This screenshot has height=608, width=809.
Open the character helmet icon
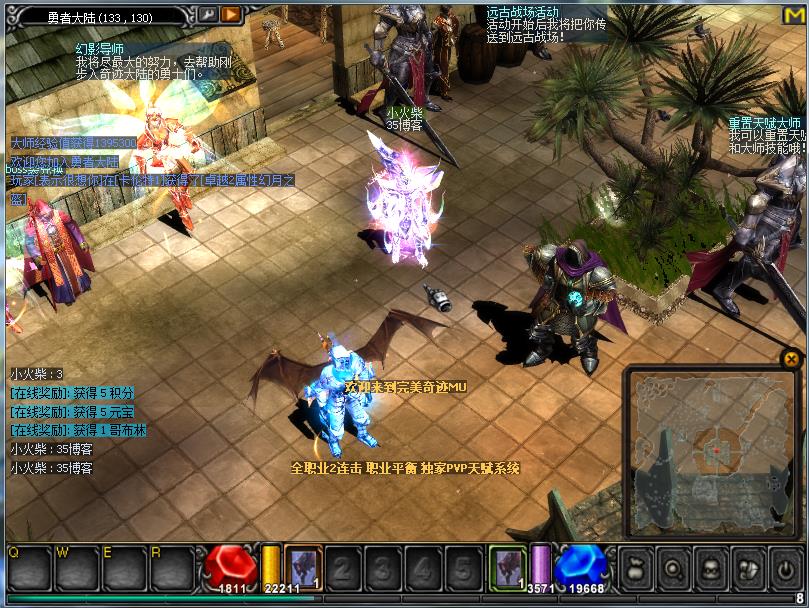point(712,568)
